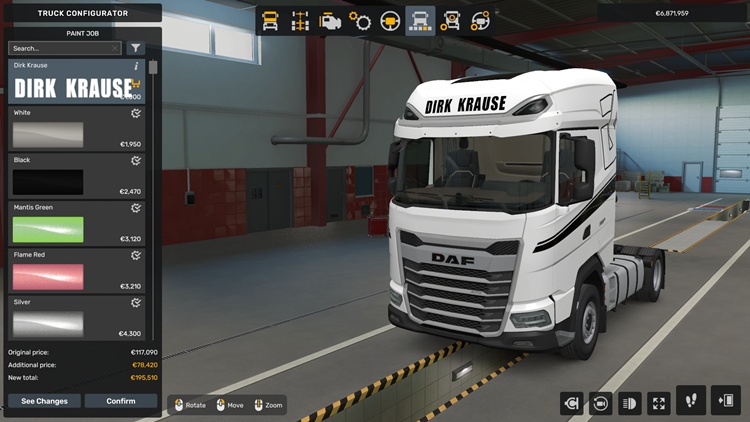Exit the truck configurator
Screen dimensions: 750x422
click(726, 401)
